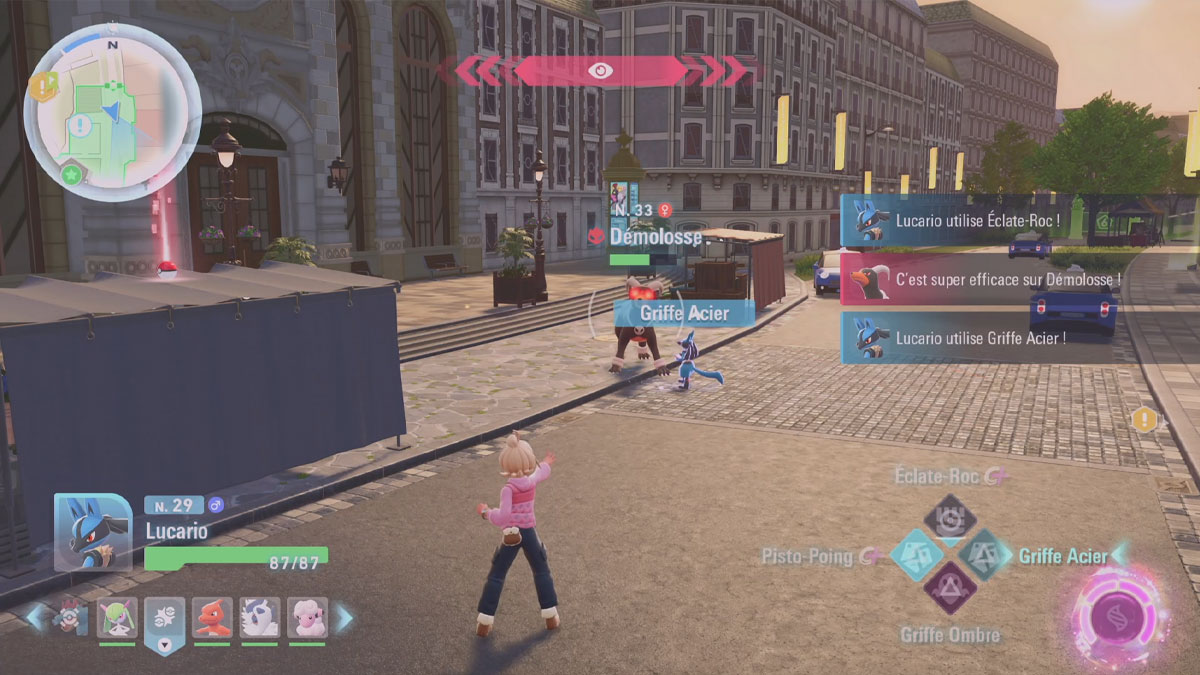This screenshot has width=1200, height=675.
Task: Trigger the Griffe Ombre move
Action: 949,588
